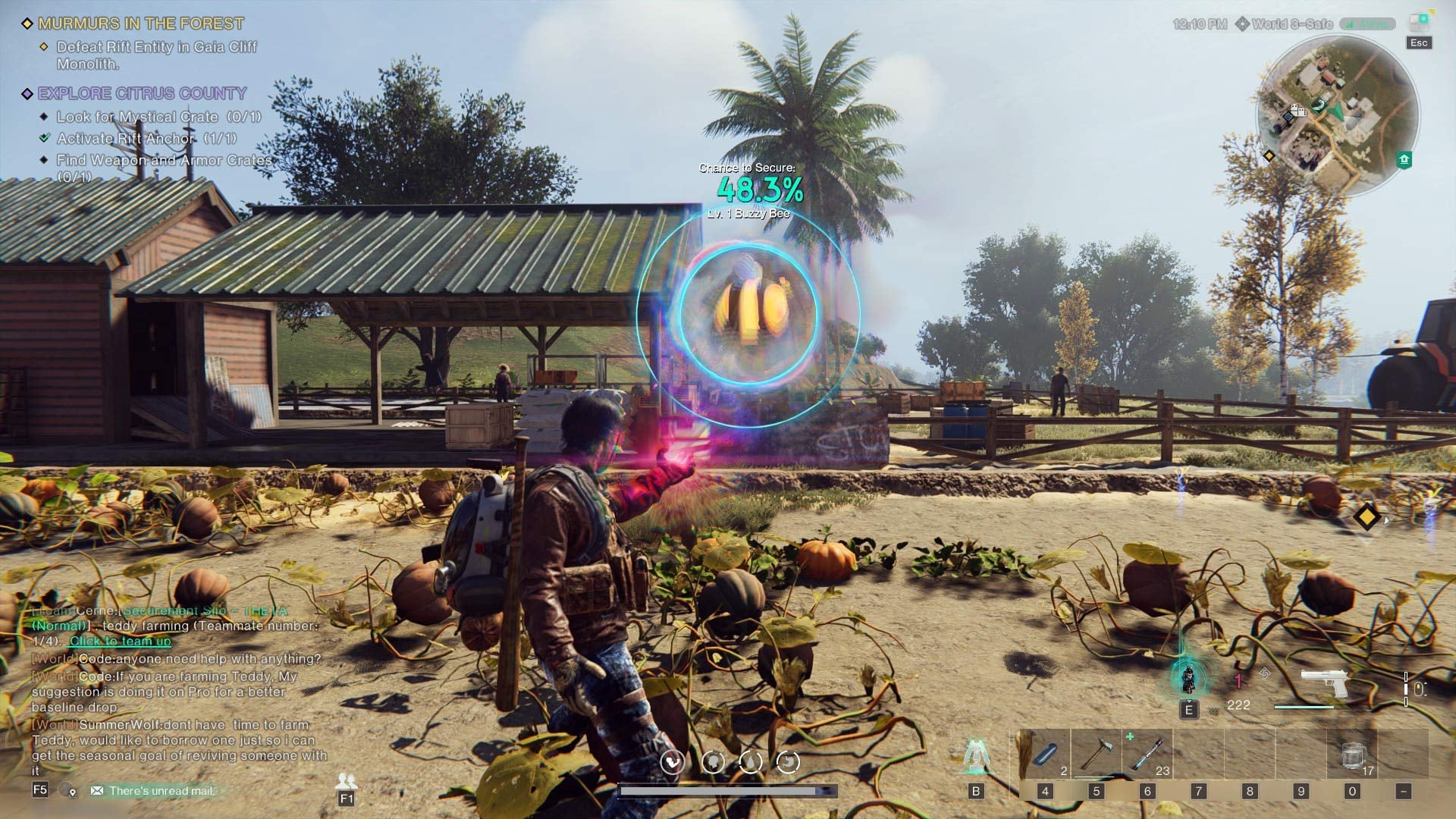Toggle tracking for Look for Mystical Crate objective
1456x819 pixels.
[44, 118]
